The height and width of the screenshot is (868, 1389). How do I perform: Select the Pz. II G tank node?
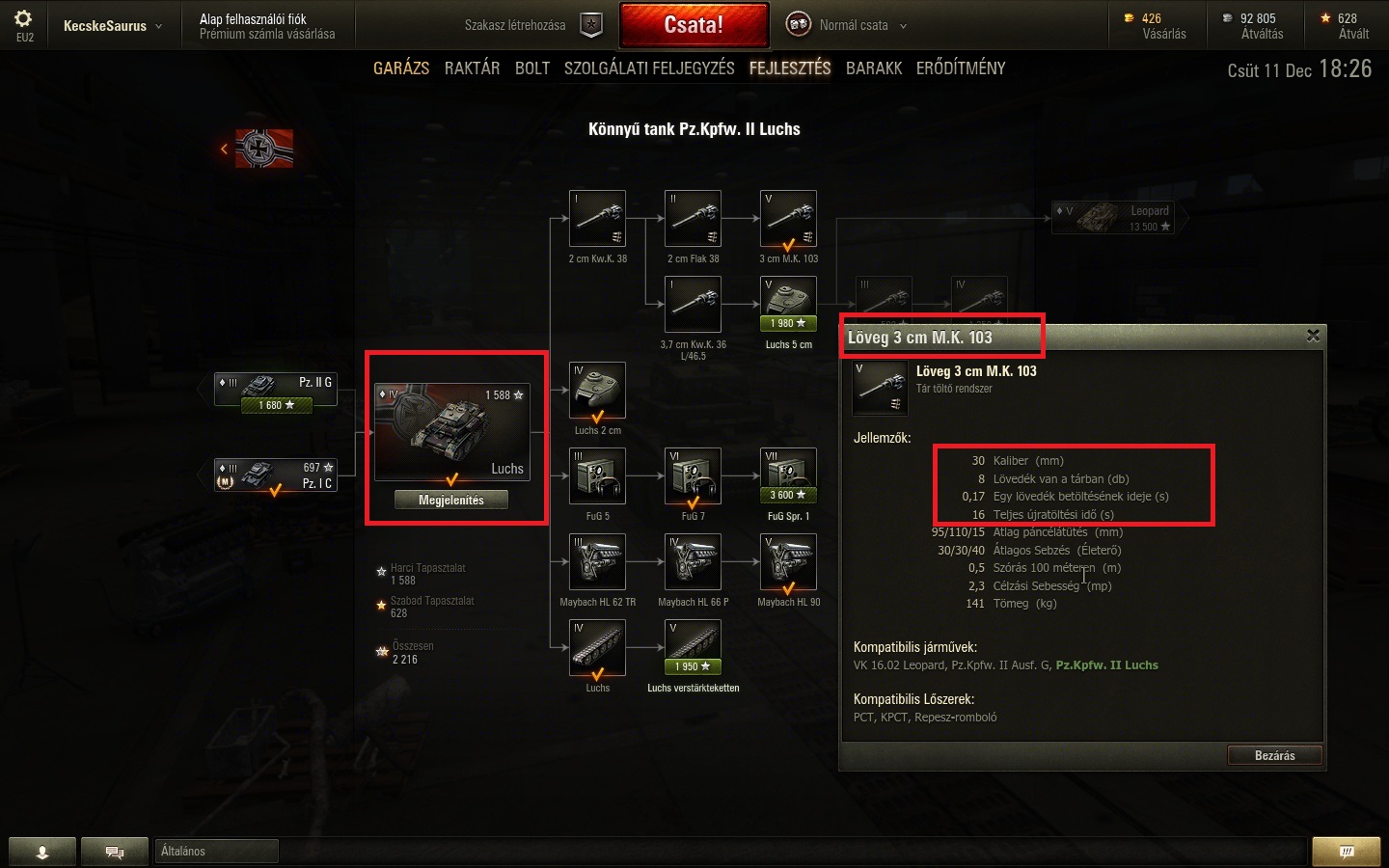276,391
